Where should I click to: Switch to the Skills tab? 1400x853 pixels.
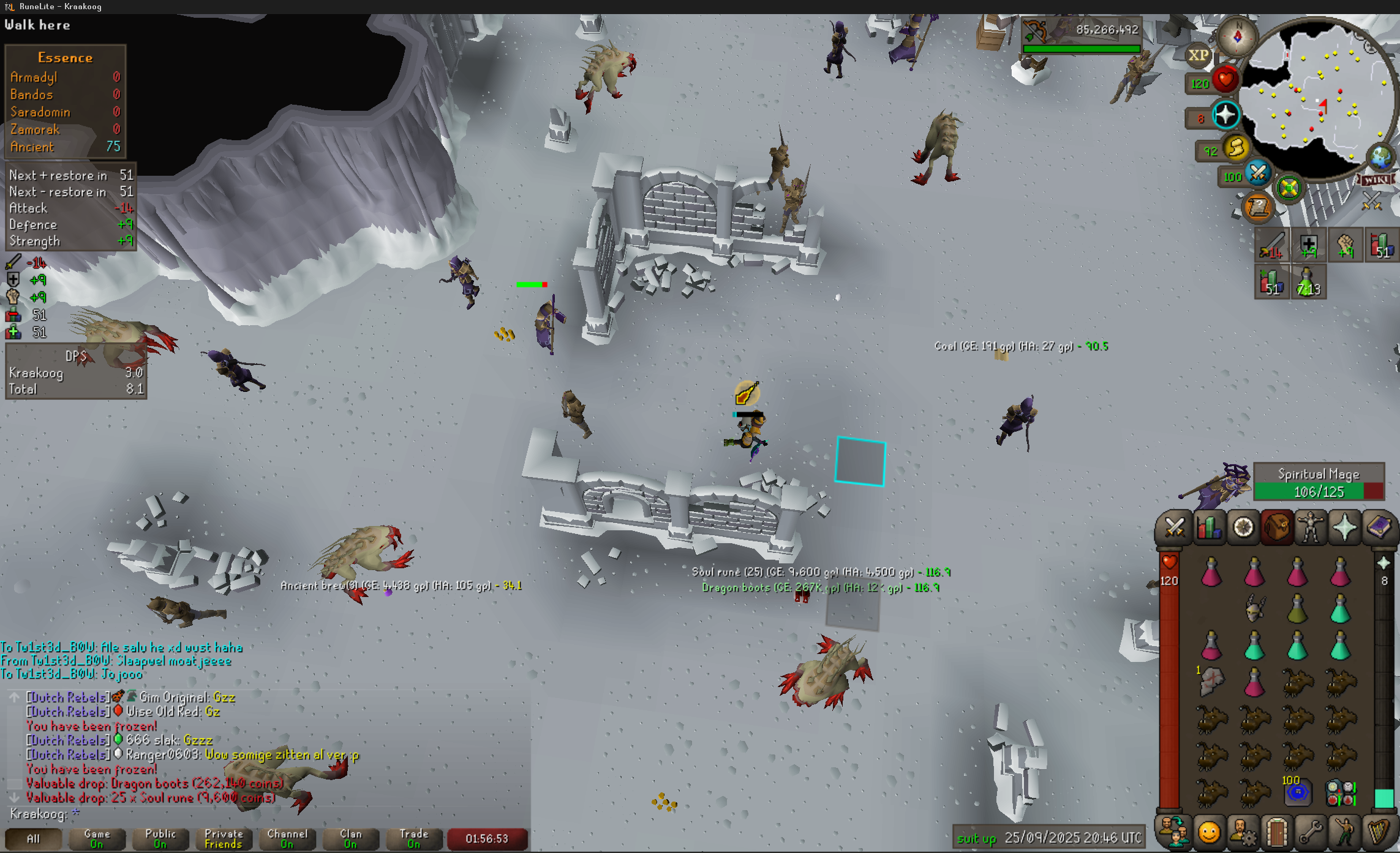tap(1208, 528)
